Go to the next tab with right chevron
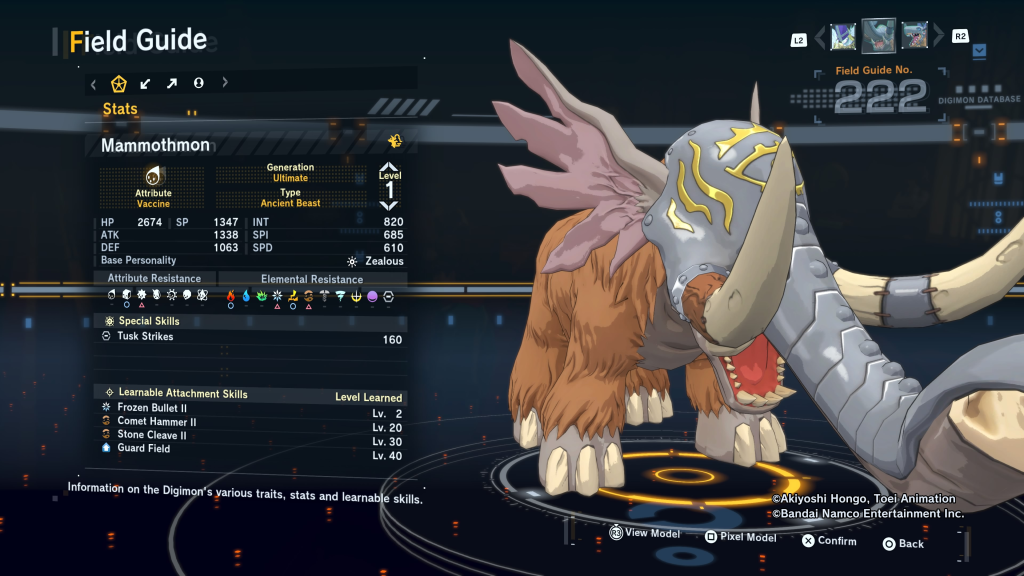The image size is (1024, 576). tap(225, 83)
